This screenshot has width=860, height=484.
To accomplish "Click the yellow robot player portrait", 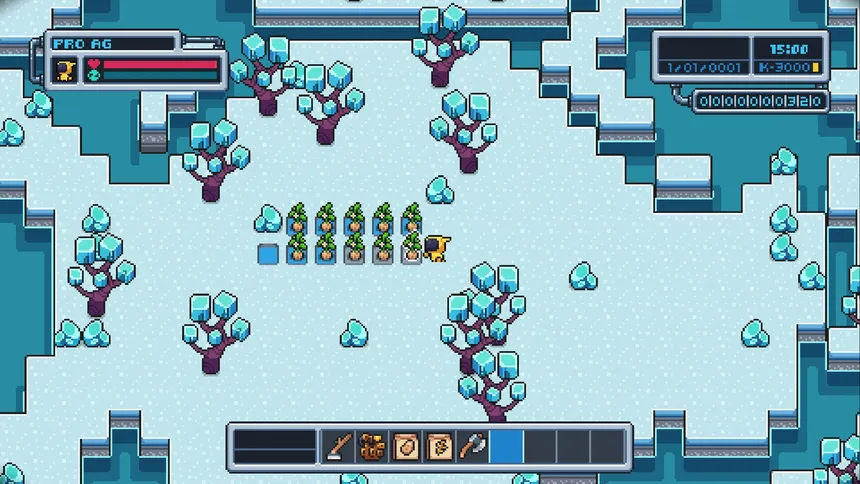I will coord(67,70).
